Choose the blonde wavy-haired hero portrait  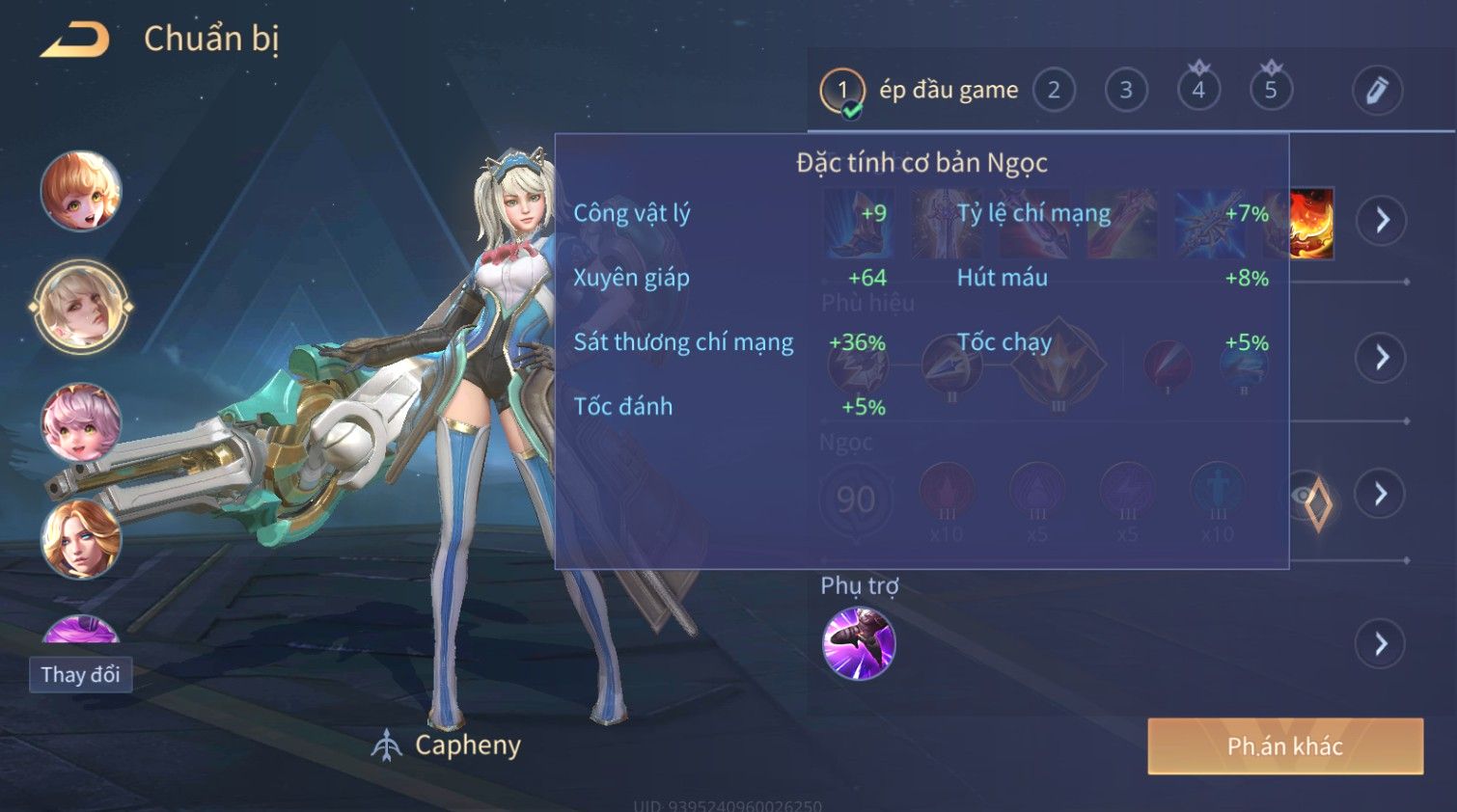tap(81, 538)
